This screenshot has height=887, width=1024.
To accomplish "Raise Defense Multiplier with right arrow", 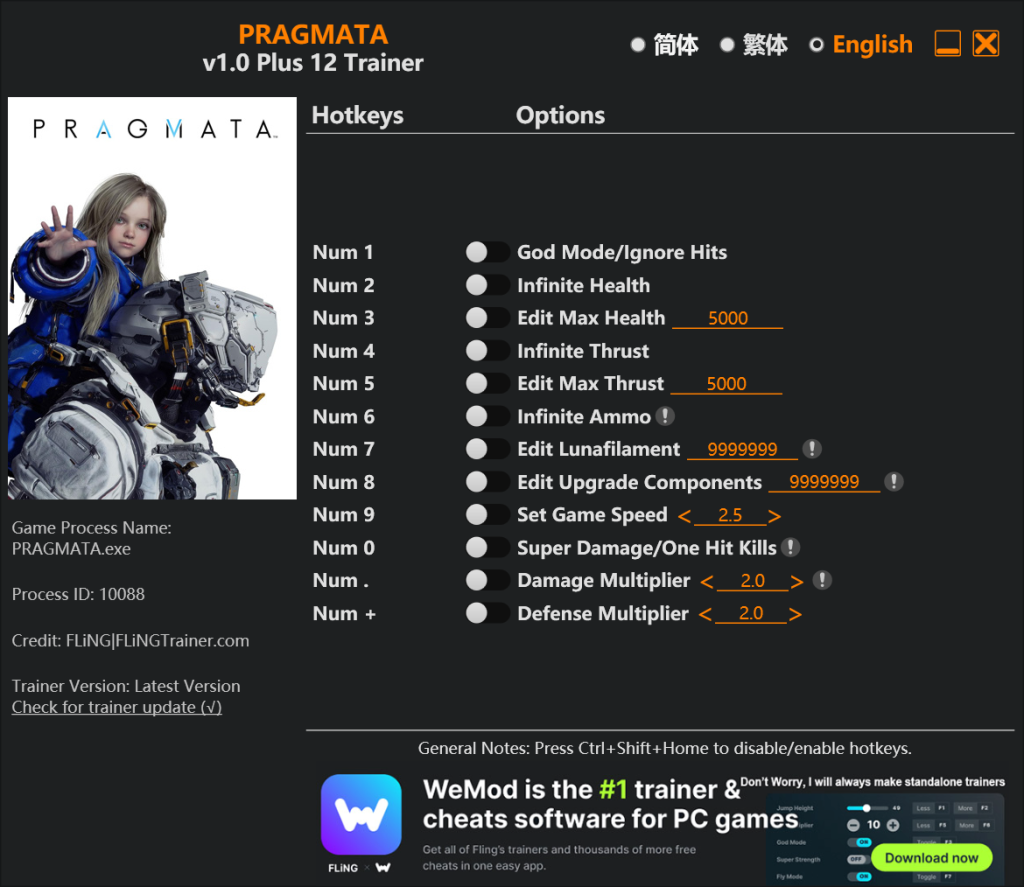I will (795, 615).
